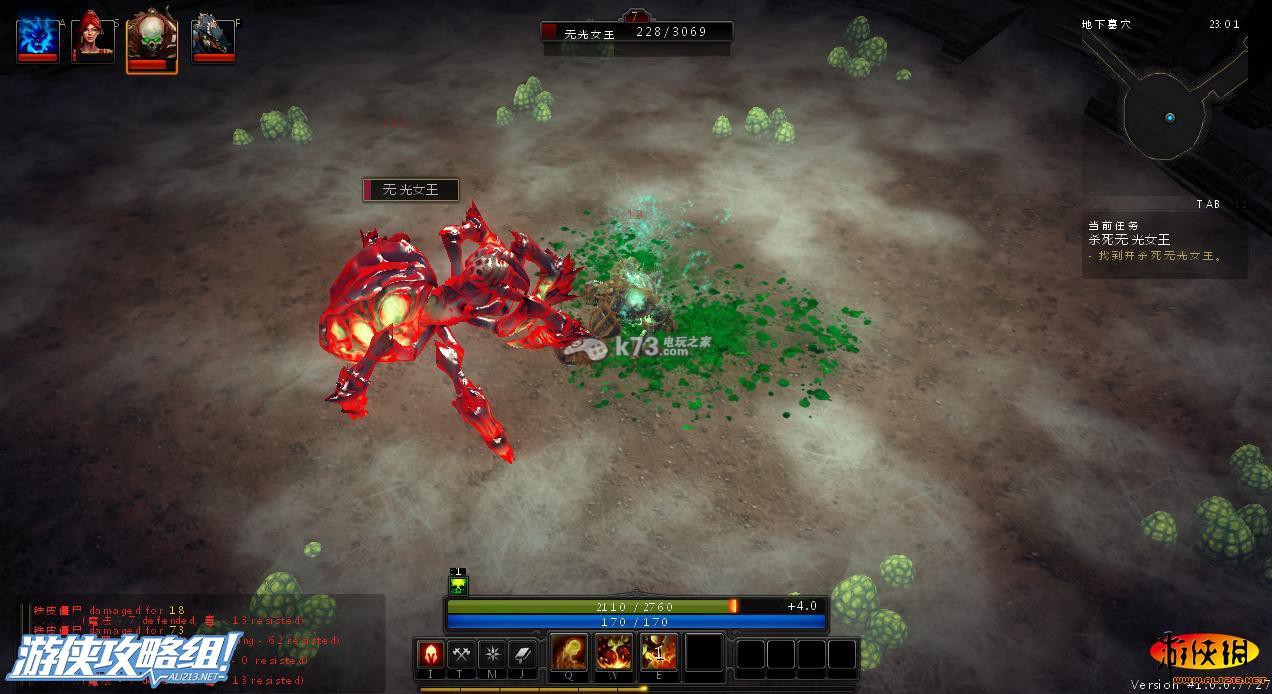Cast the flaming skulls W ability
The width and height of the screenshot is (1272, 694).
coord(614,653)
